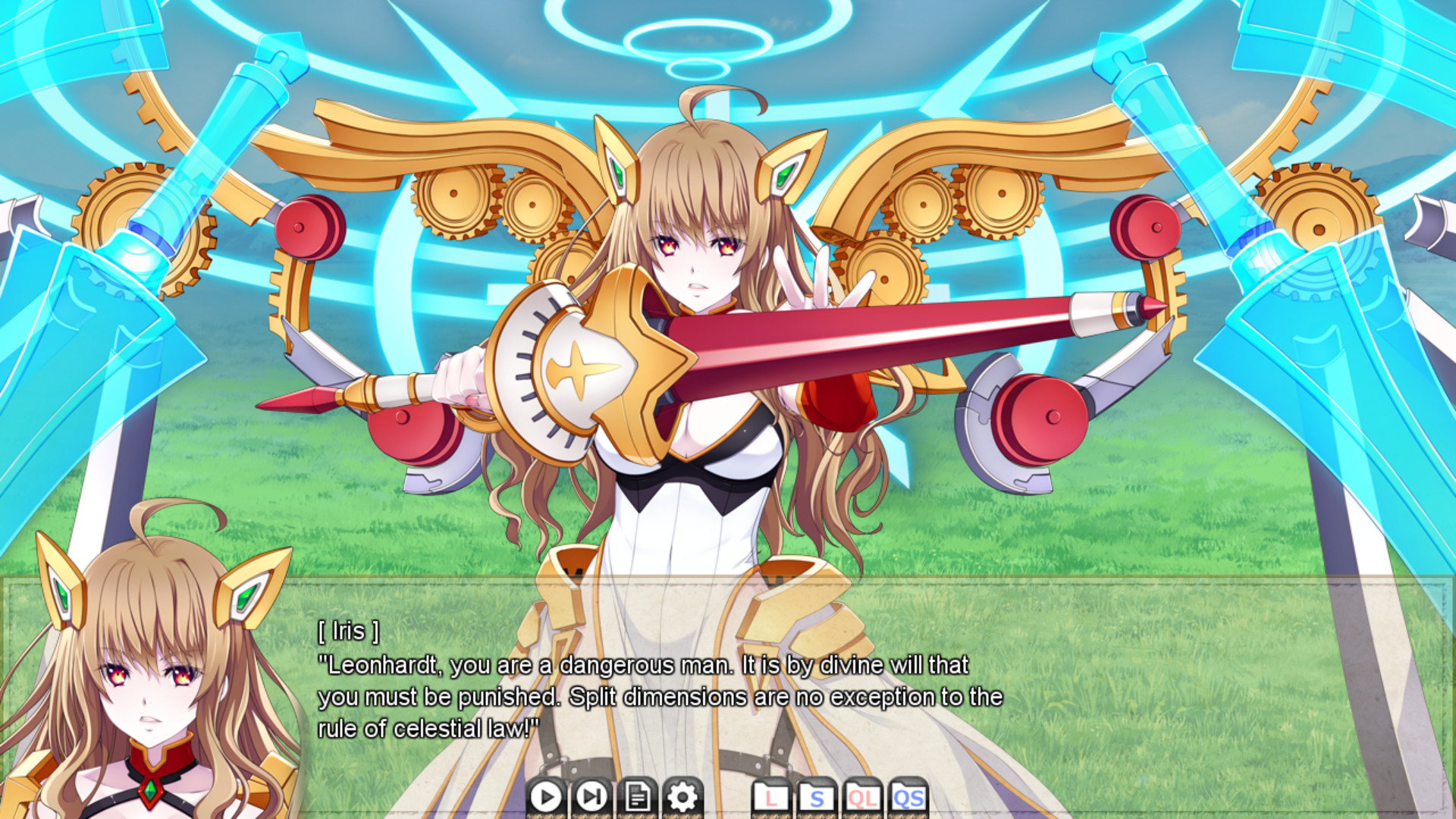1456x819 pixels.
Task: Activate skip mode using the fast-forward icon
Action: [x=591, y=797]
